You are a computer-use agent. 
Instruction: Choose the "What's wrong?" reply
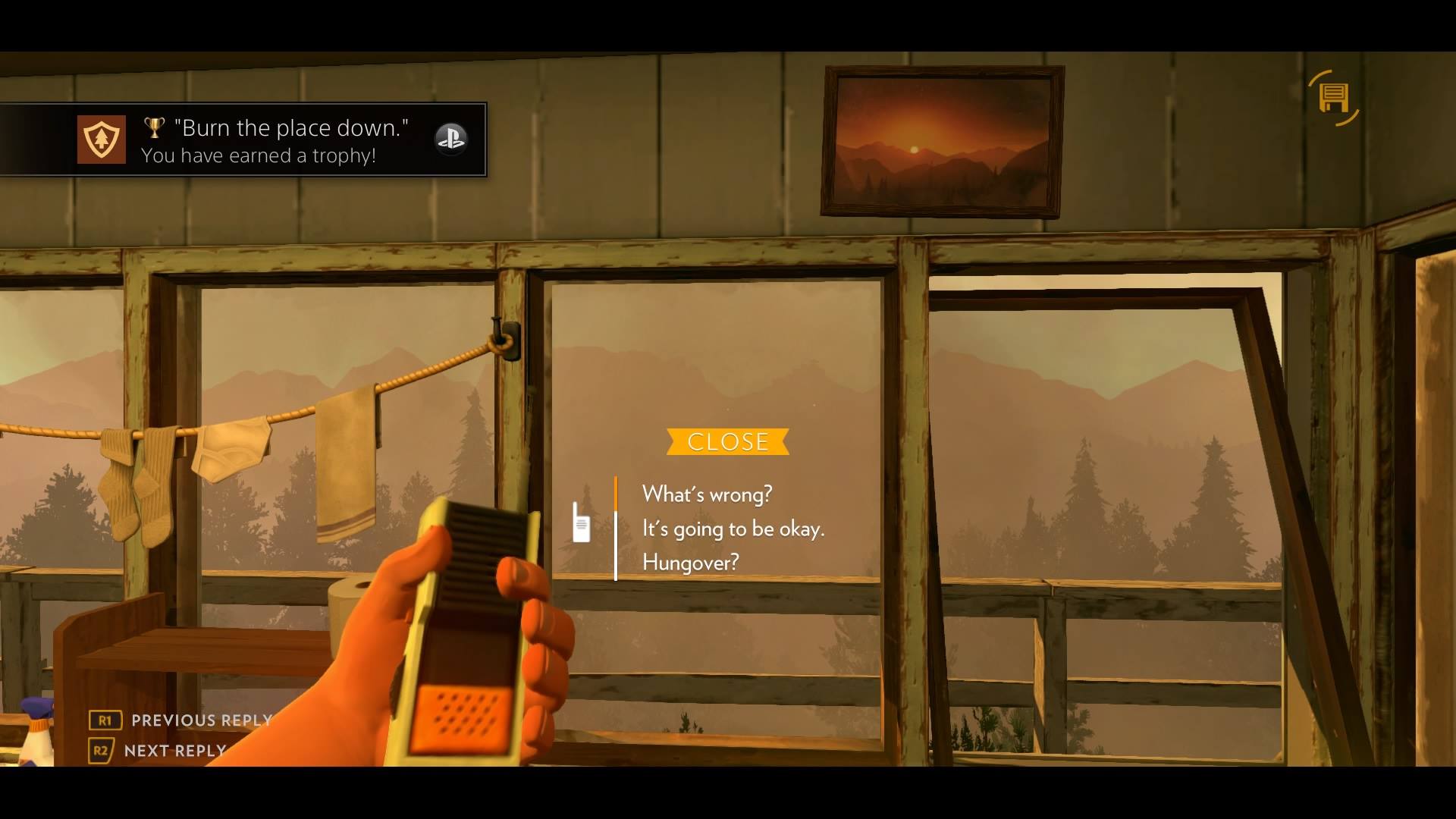(x=707, y=494)
